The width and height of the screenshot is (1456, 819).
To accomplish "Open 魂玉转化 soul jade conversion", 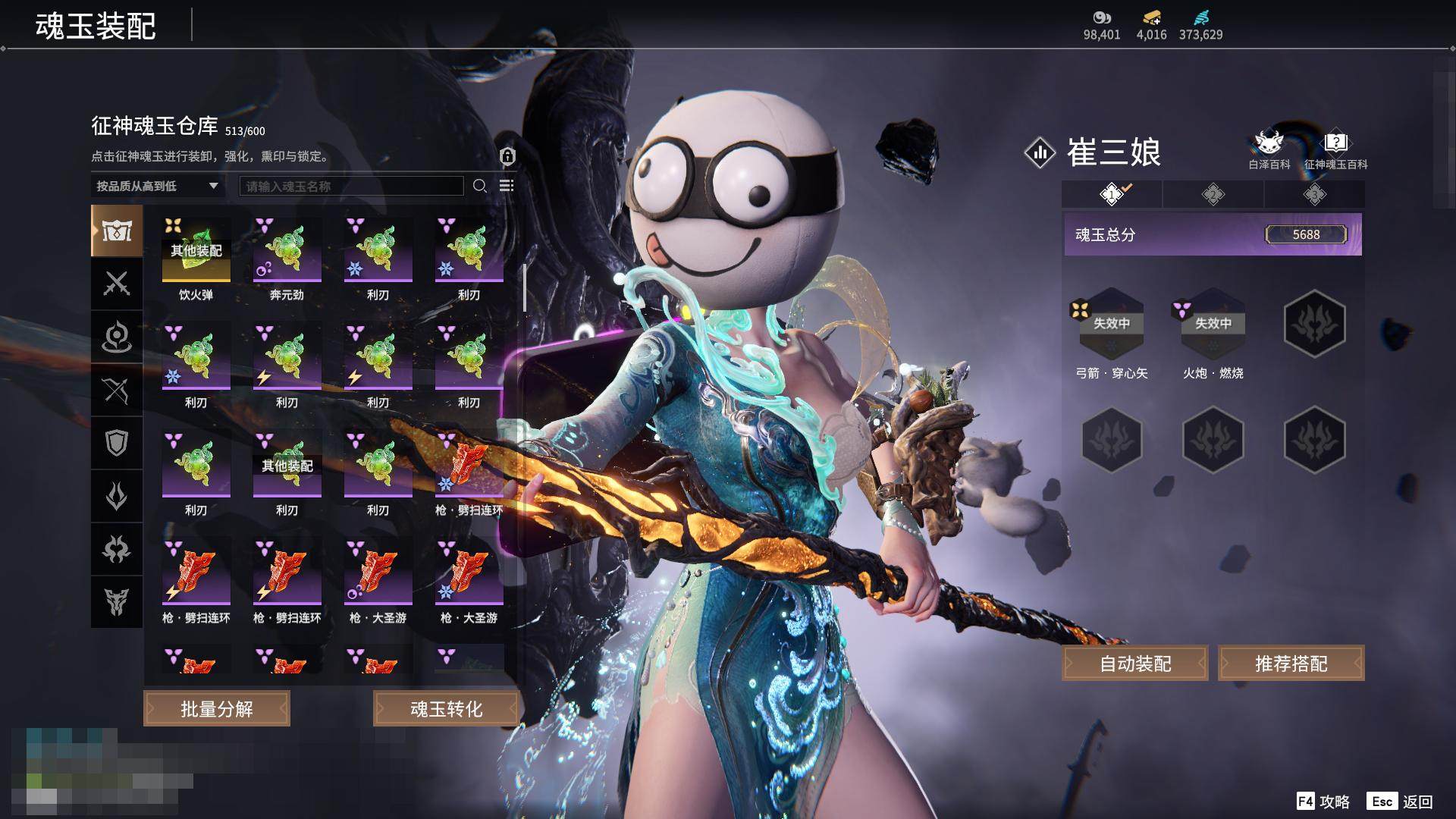I will click(446, 708).
